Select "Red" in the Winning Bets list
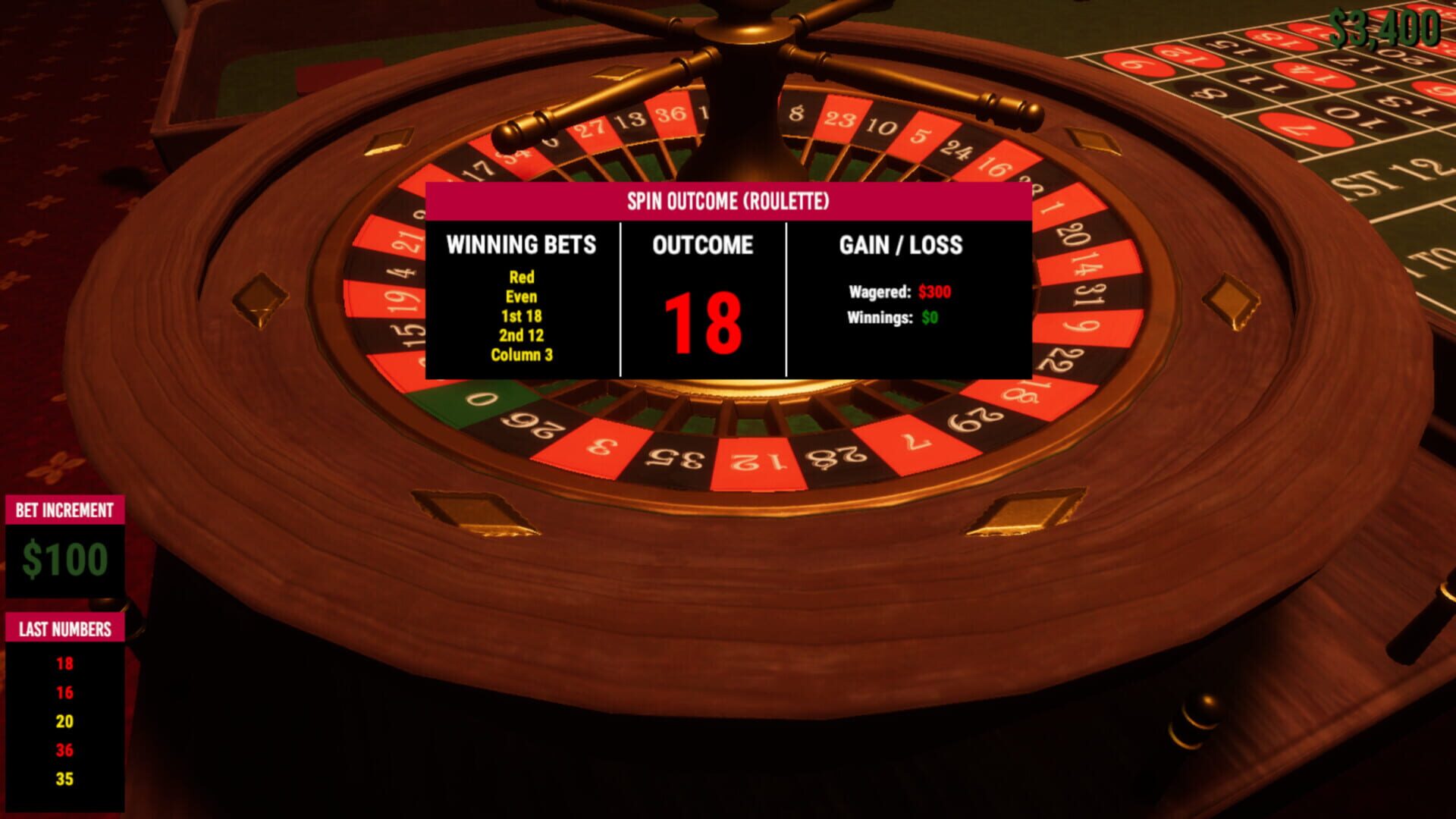This screenshot has width=1456, height=819. [523, 278]
